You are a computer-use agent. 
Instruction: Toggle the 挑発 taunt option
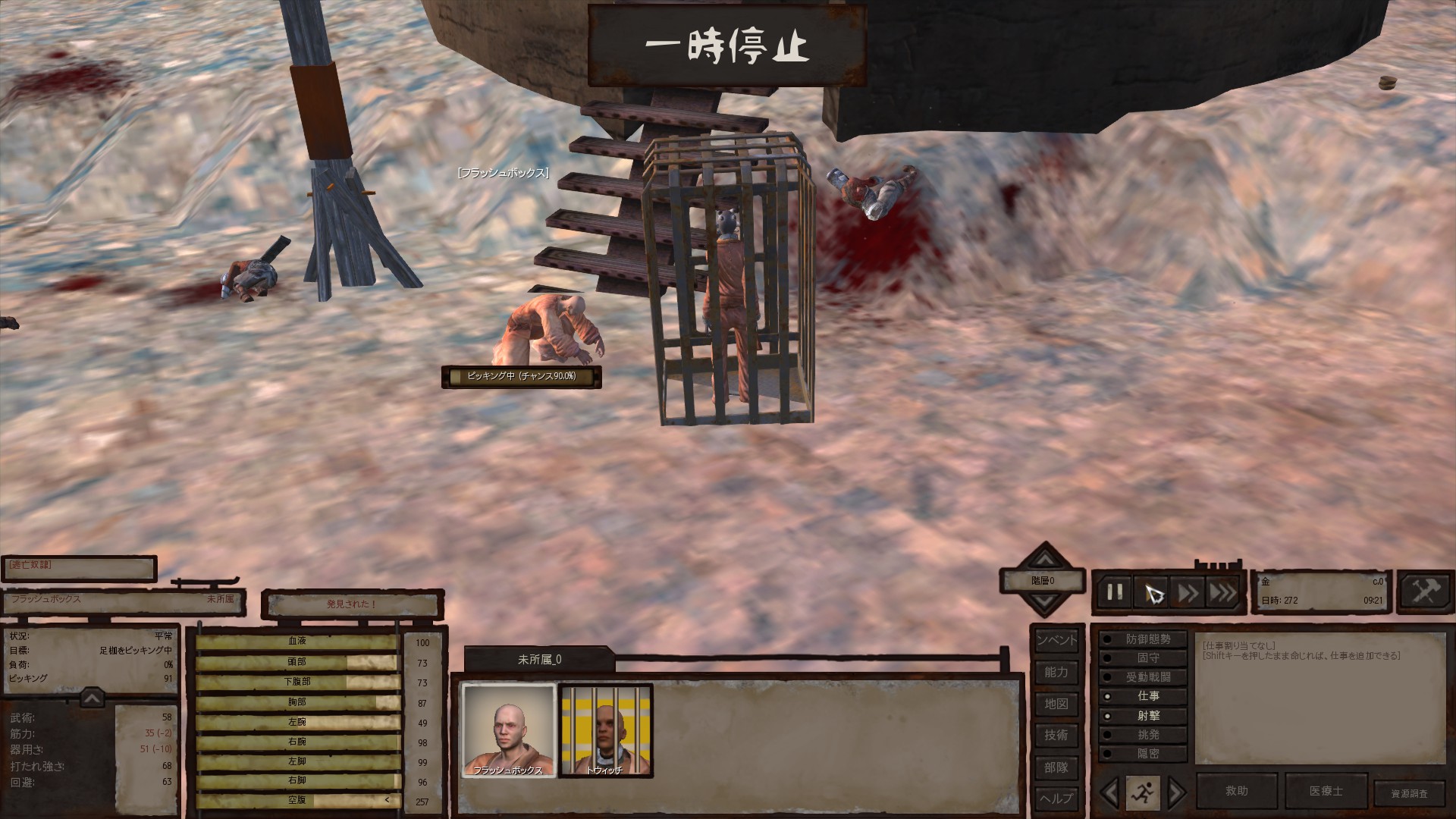pyautogui.click(x=1143, y=735)
